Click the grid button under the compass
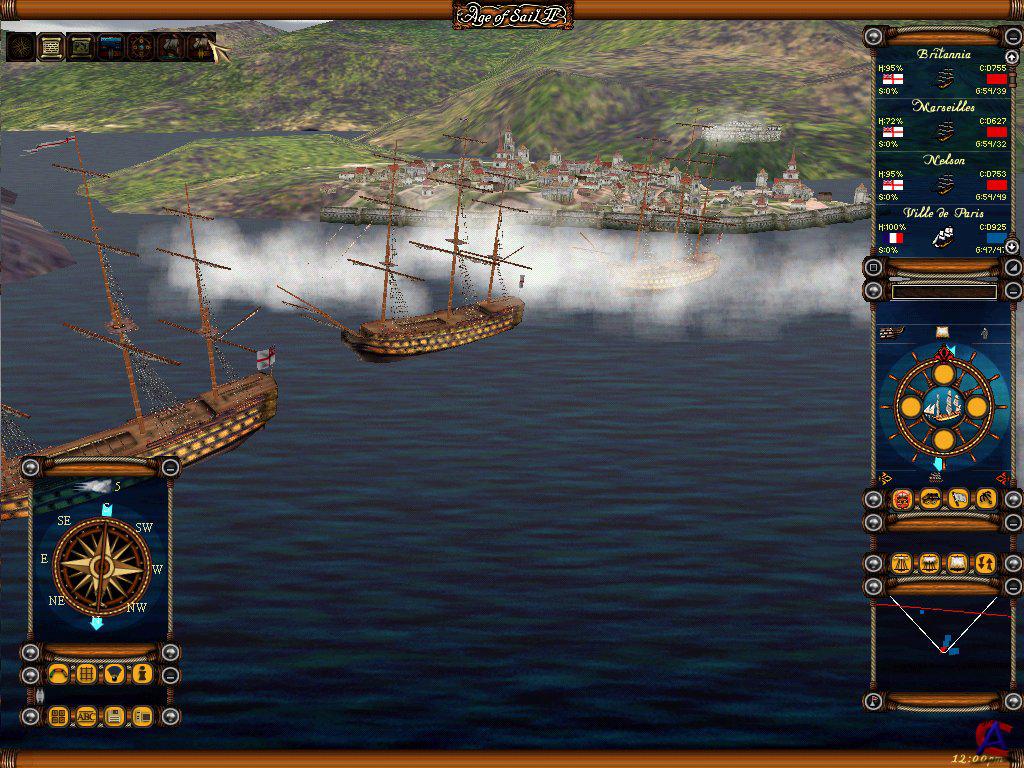The height and width of the screenshot is (768, 1024). 87,674
